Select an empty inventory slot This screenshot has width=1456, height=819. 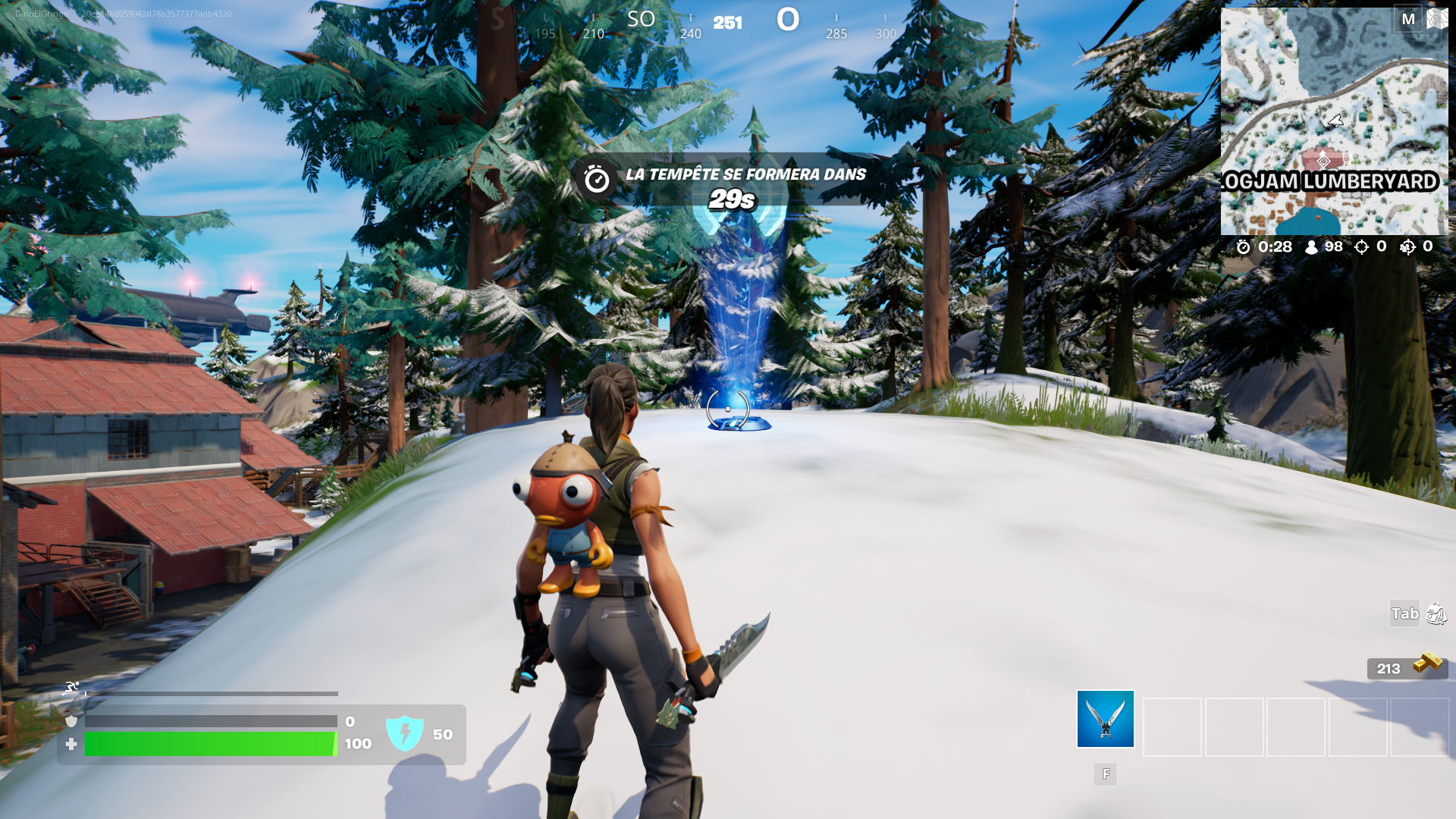pyautogui.click(x=1172, y=726)
